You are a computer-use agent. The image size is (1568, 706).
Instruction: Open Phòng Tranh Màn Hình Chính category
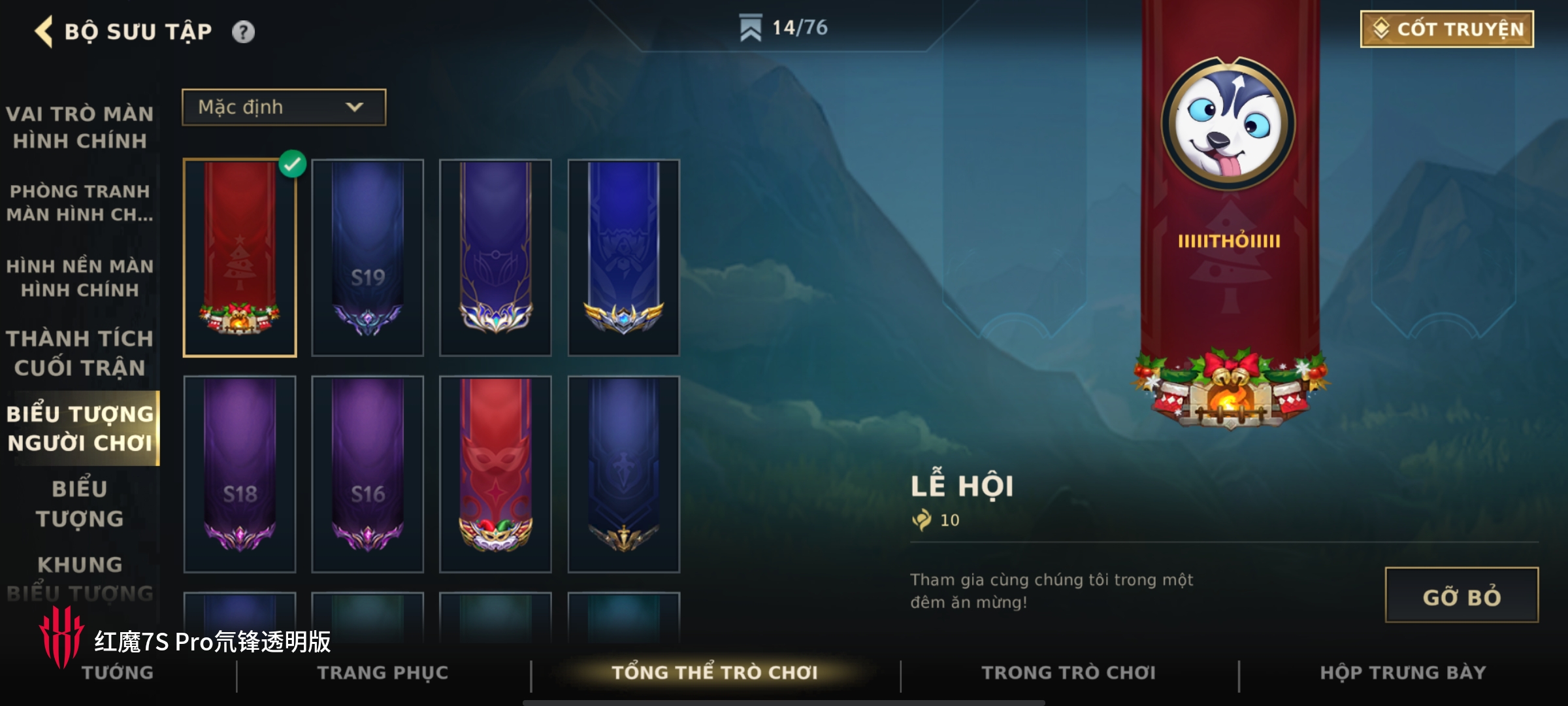(x=80, y=203)
